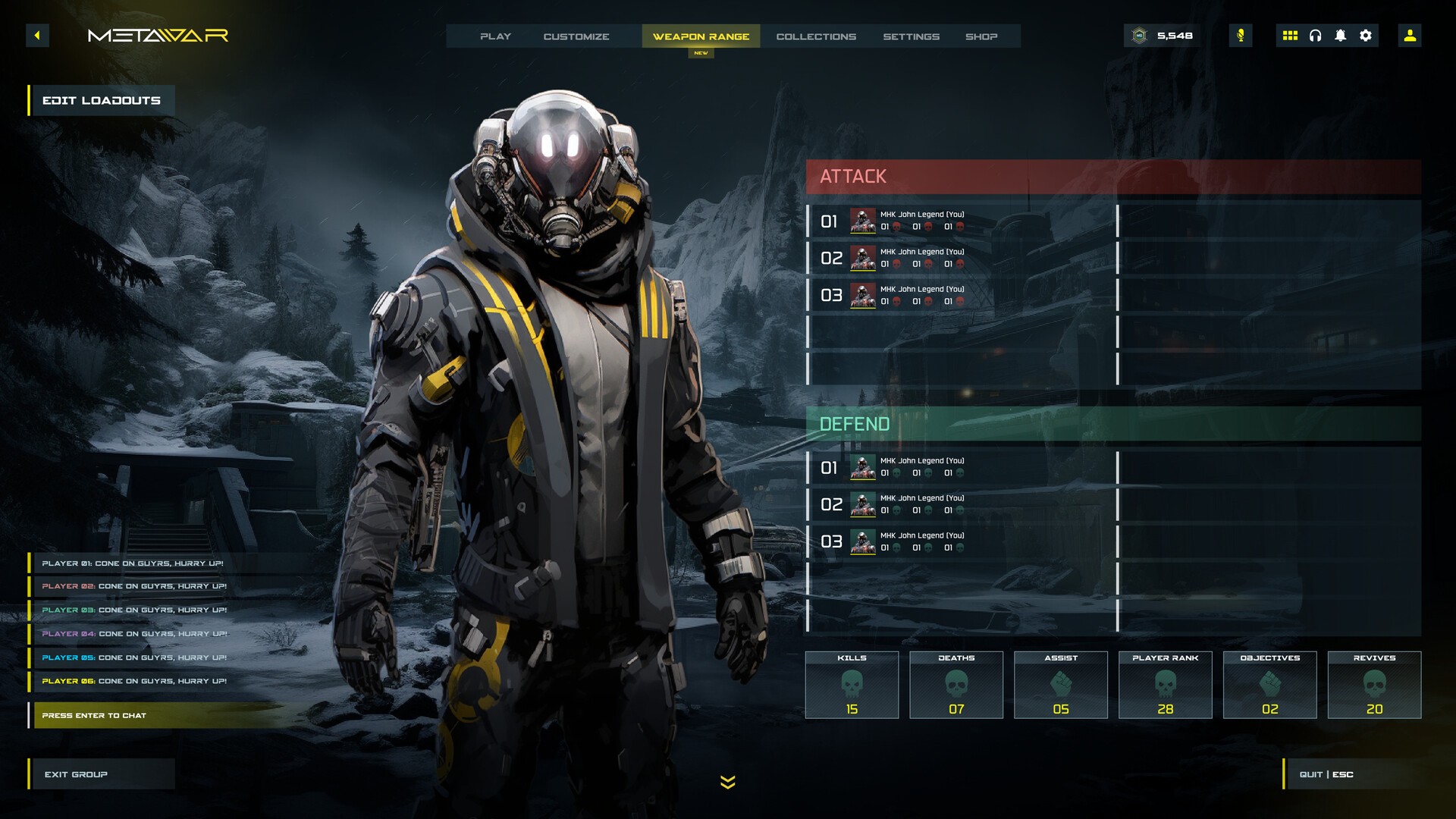Open the gear settings icon
Screen dimensions: 1456x819
[1366, 36]
